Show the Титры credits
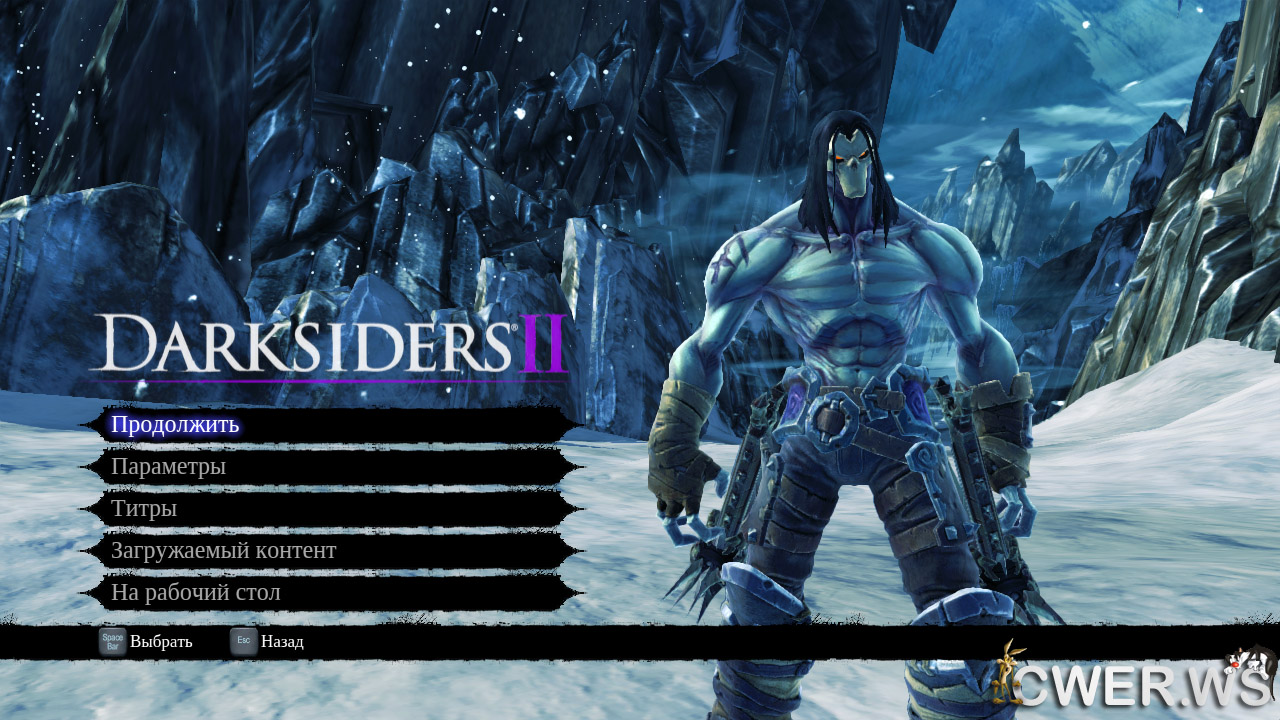Viewport: 1280px width, 720px height. (x=145, y=509)
